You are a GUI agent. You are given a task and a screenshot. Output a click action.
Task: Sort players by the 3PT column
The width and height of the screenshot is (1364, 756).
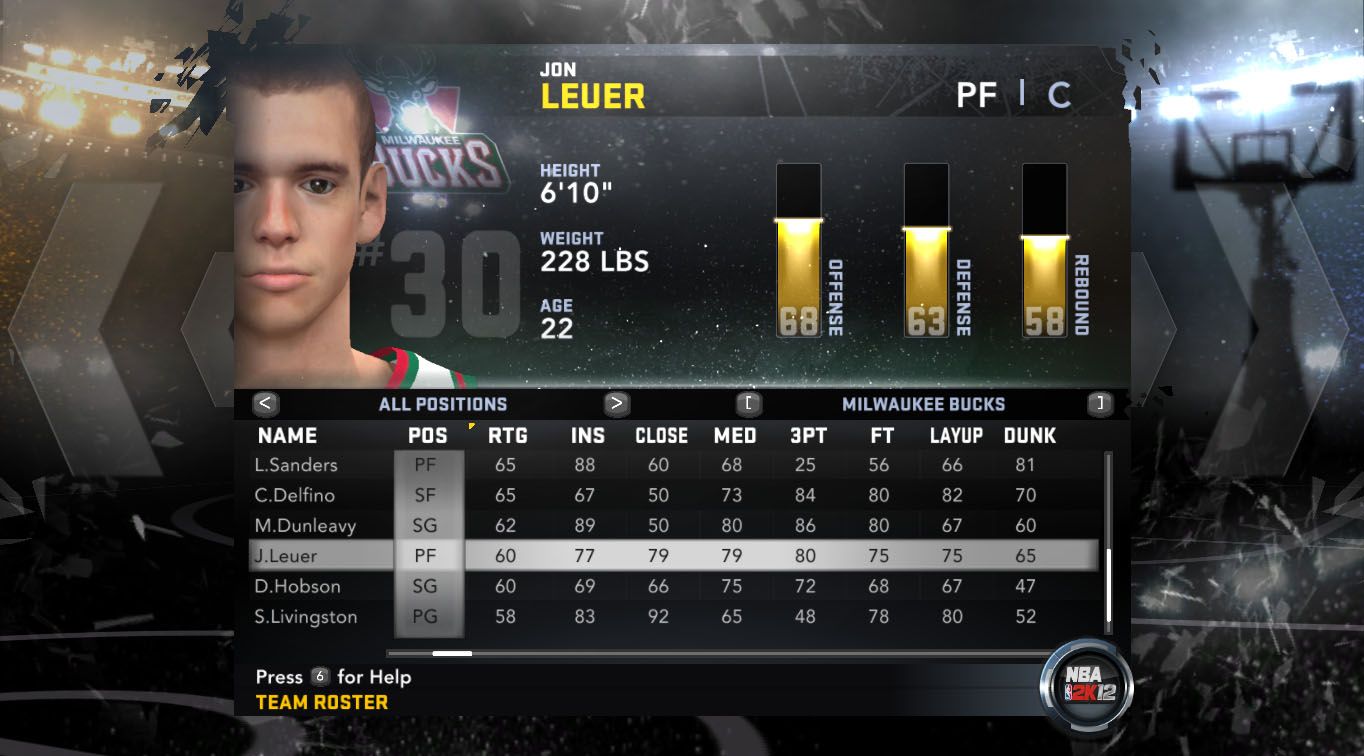click(x=807, y=436)
